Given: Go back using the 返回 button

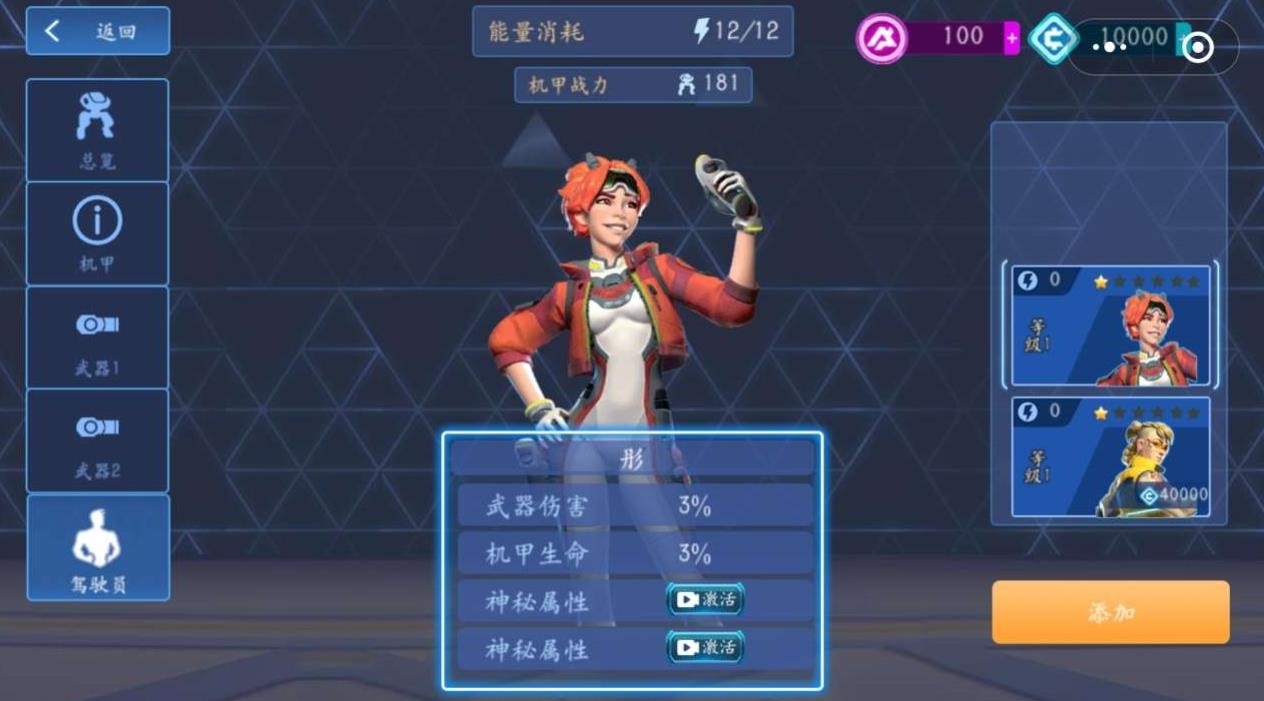Looking at the screenshot, I should pyautogui.click(x=97, y=32).
